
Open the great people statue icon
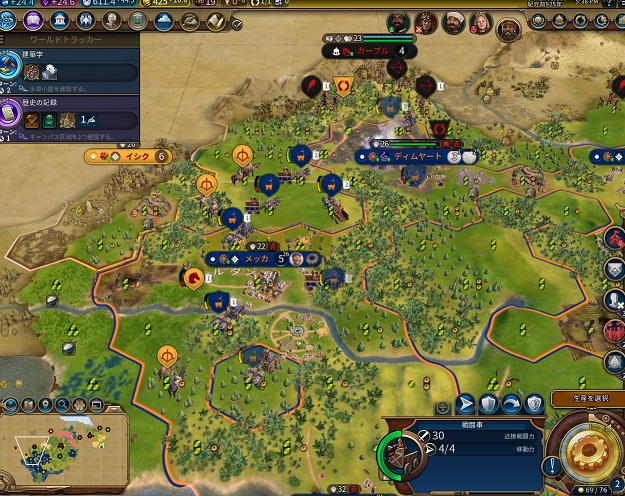point(110,21)
